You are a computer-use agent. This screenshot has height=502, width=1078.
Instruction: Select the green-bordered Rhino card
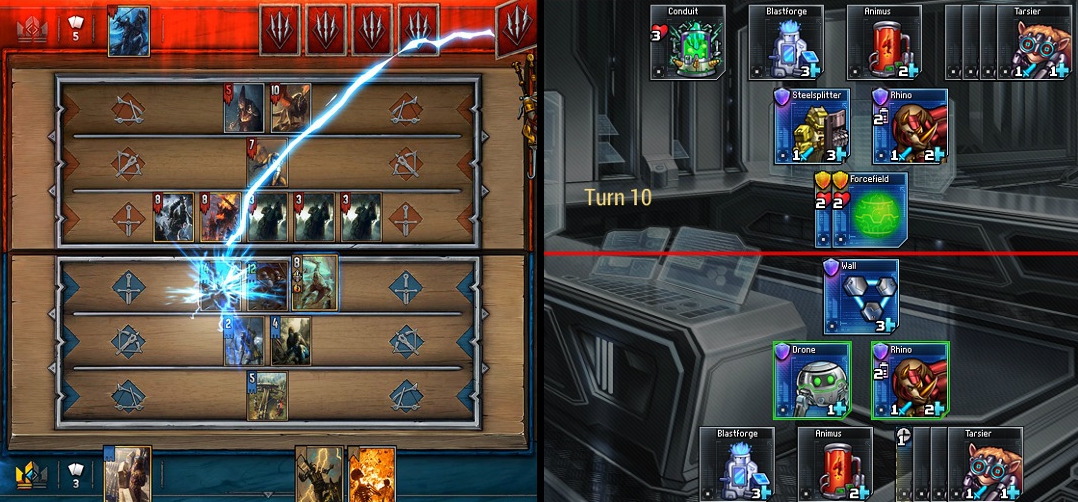(909, 381)
